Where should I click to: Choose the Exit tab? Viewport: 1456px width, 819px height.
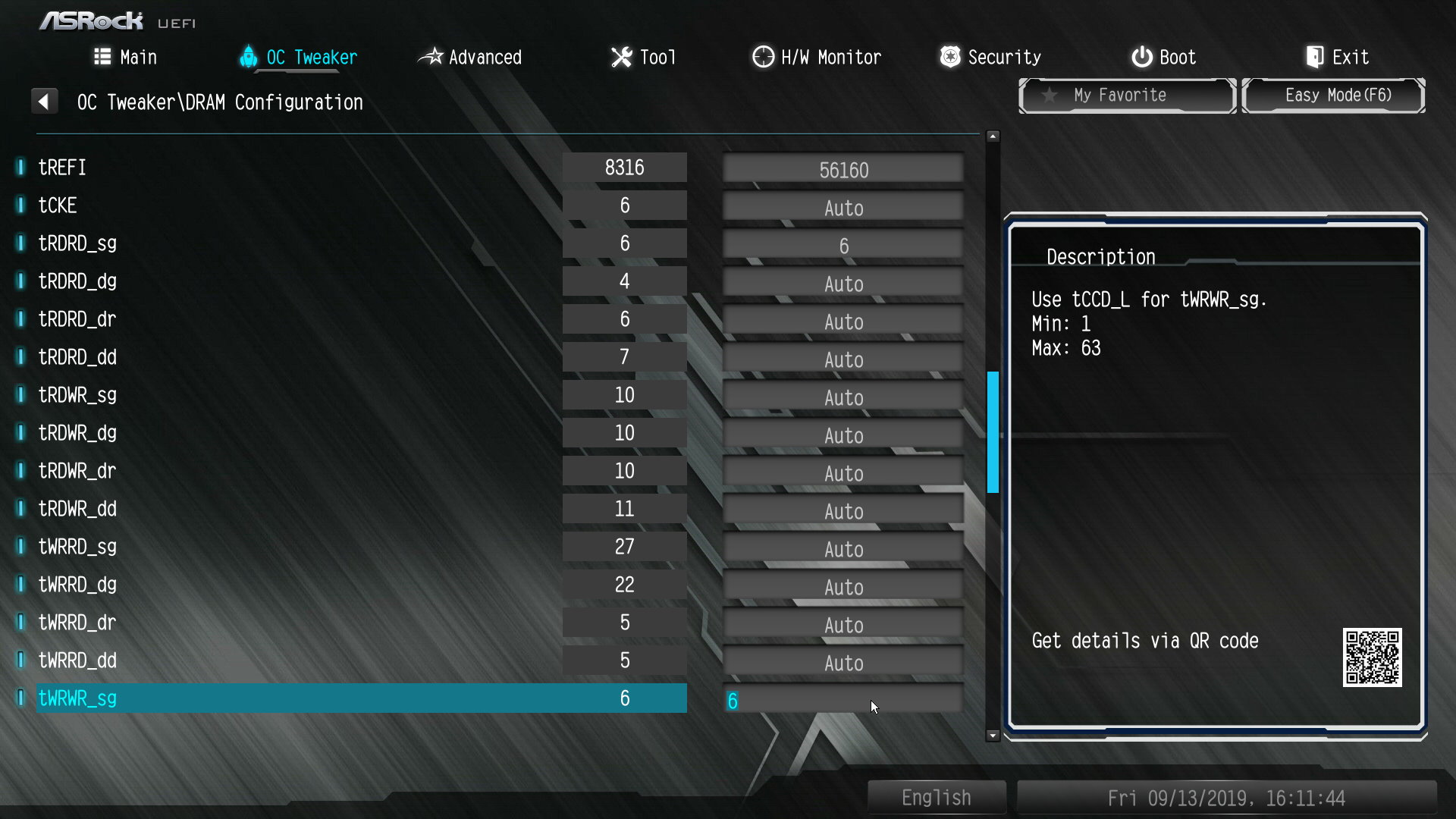tap(1338, 58)
